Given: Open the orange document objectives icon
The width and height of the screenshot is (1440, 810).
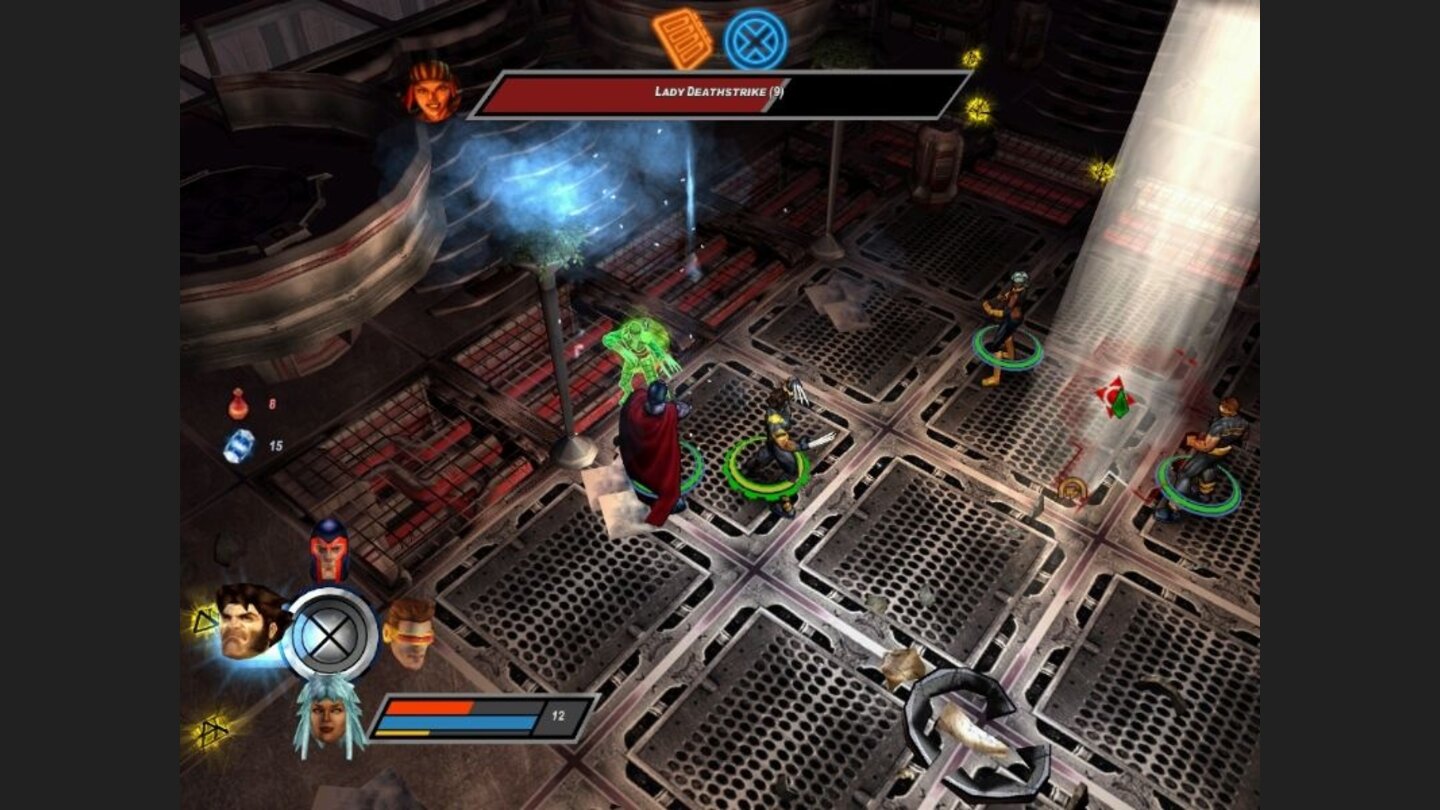Looking at the screenshot, I should point(682,39).
